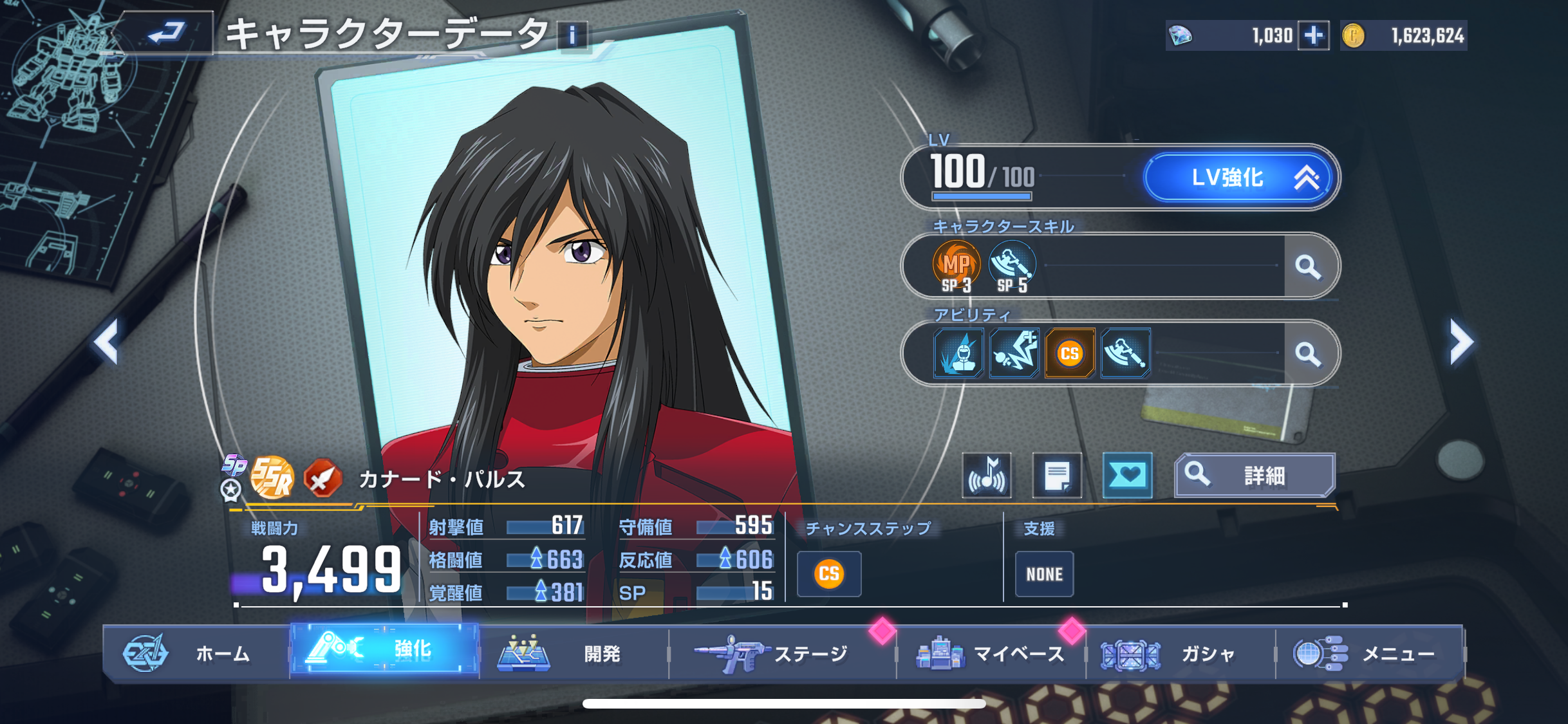Open the character notes document icon
The height and width of the screenshot is (724, 1568).
pos(1057,476)
